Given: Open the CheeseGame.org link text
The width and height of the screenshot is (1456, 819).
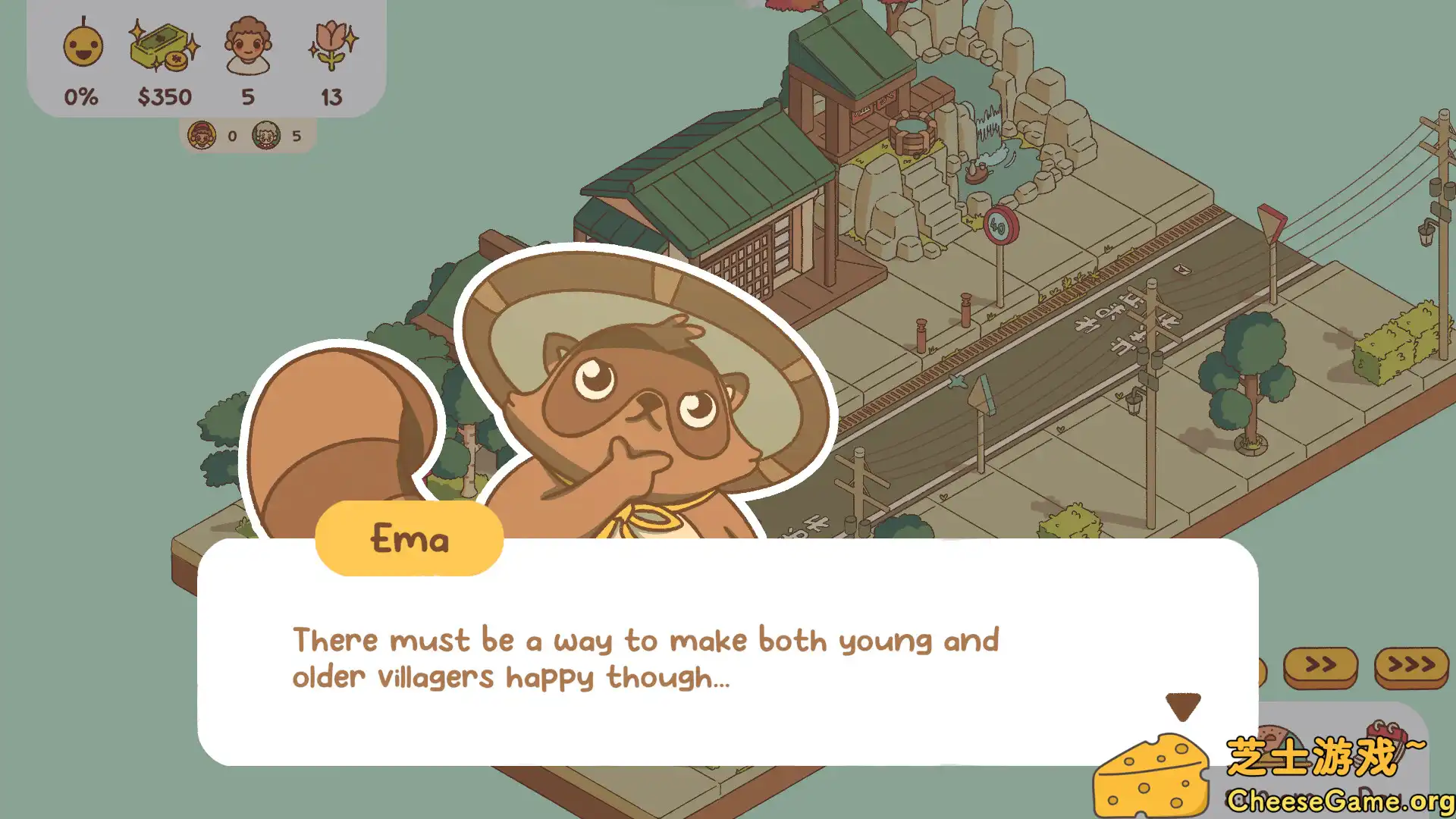Looking at the screenshot, I should point(1341,800).
